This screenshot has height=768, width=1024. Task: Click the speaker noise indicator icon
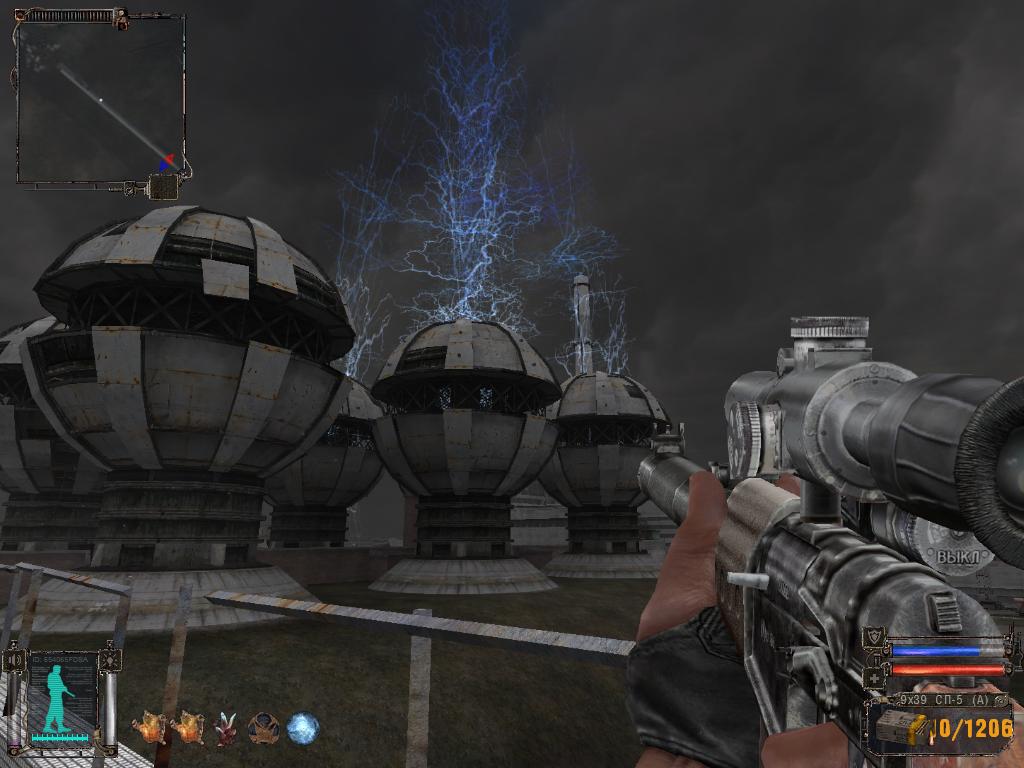15,660
